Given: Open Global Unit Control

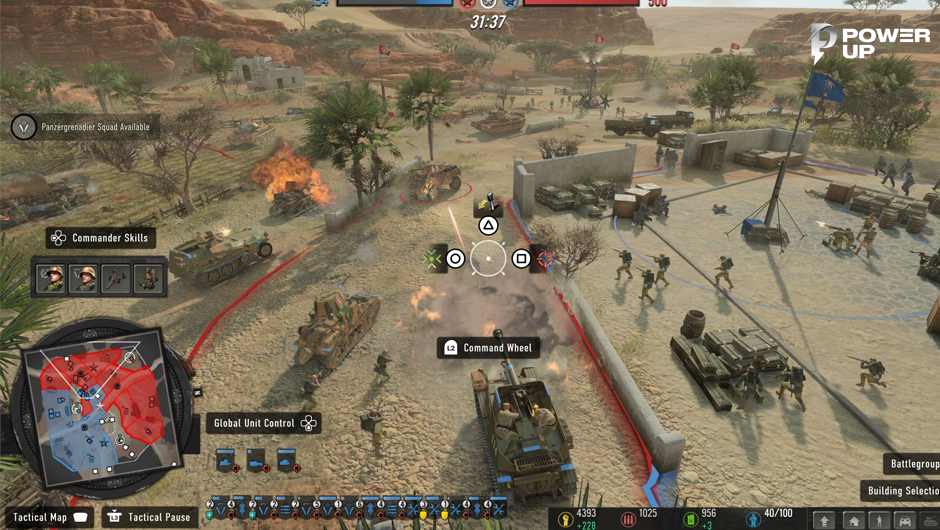Looking at the screenshot, I should [x=264, y=423].
